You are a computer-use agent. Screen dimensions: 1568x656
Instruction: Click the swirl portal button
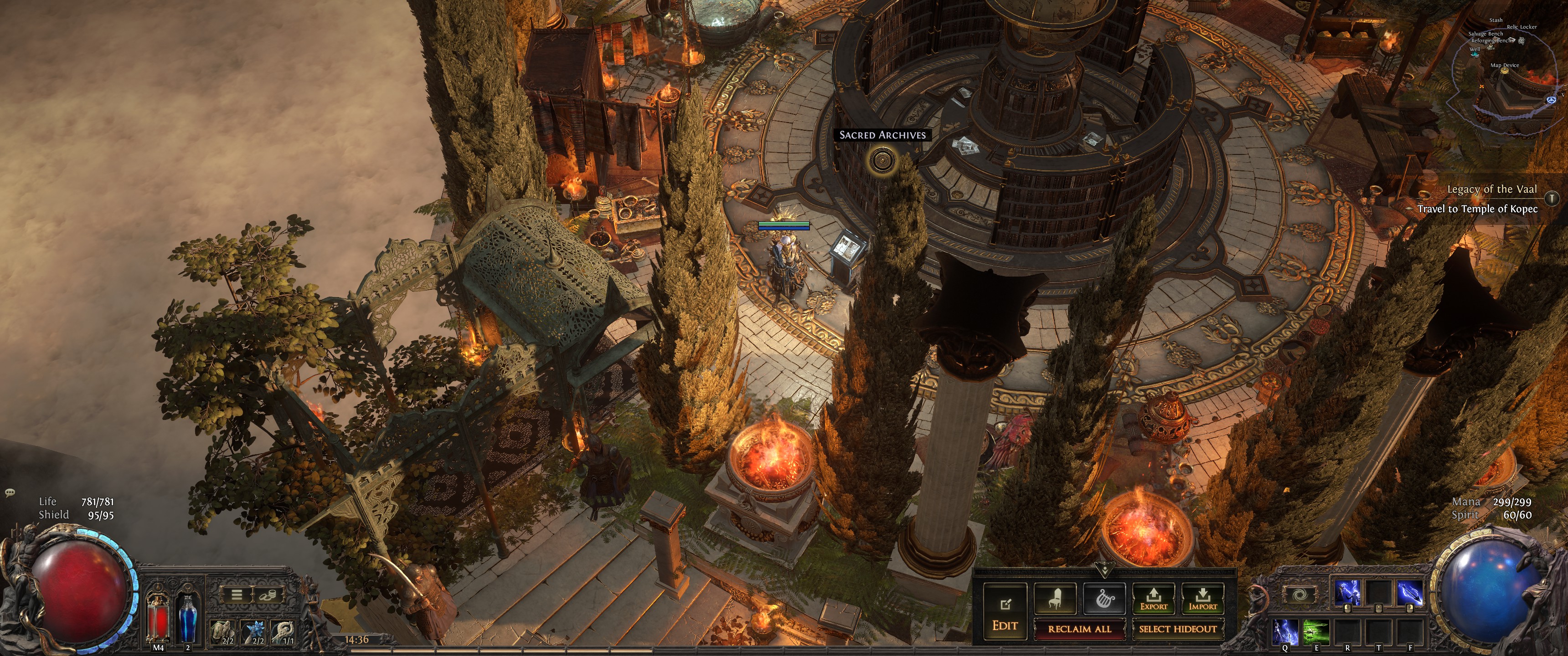1299,594
